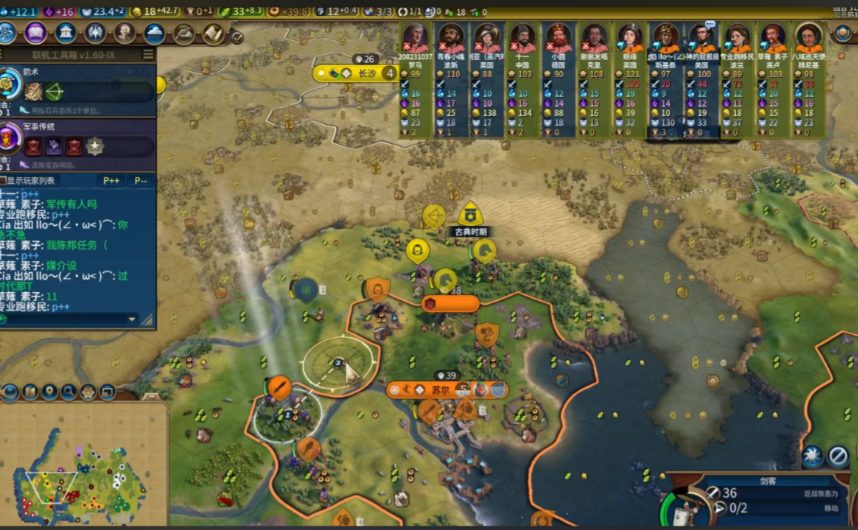Open the civics tree button
This screenshot has height=530, width=858.
(x=37, y=33)
